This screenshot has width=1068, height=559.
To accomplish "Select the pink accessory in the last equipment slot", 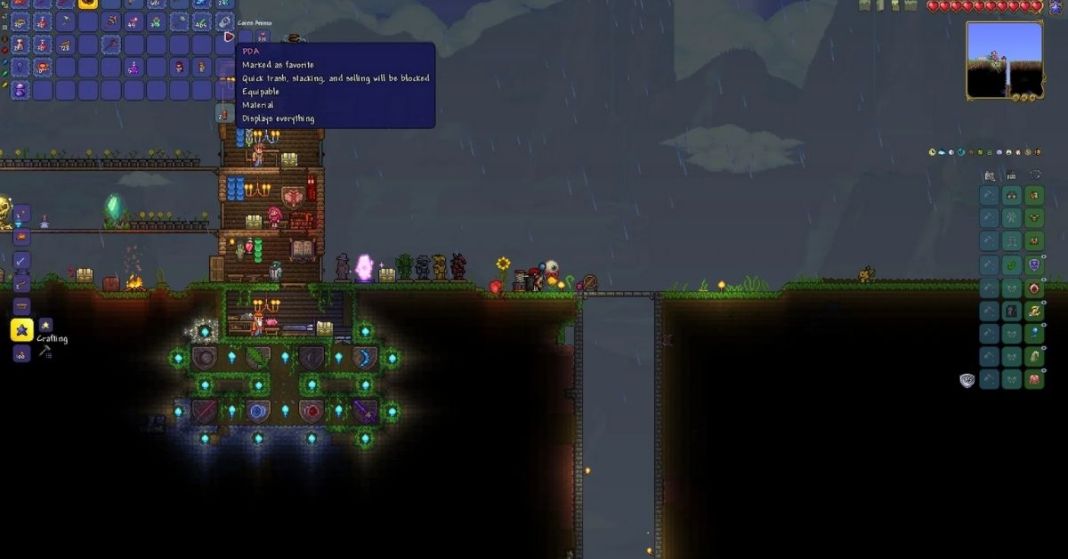I will [x=1034, y=379].
